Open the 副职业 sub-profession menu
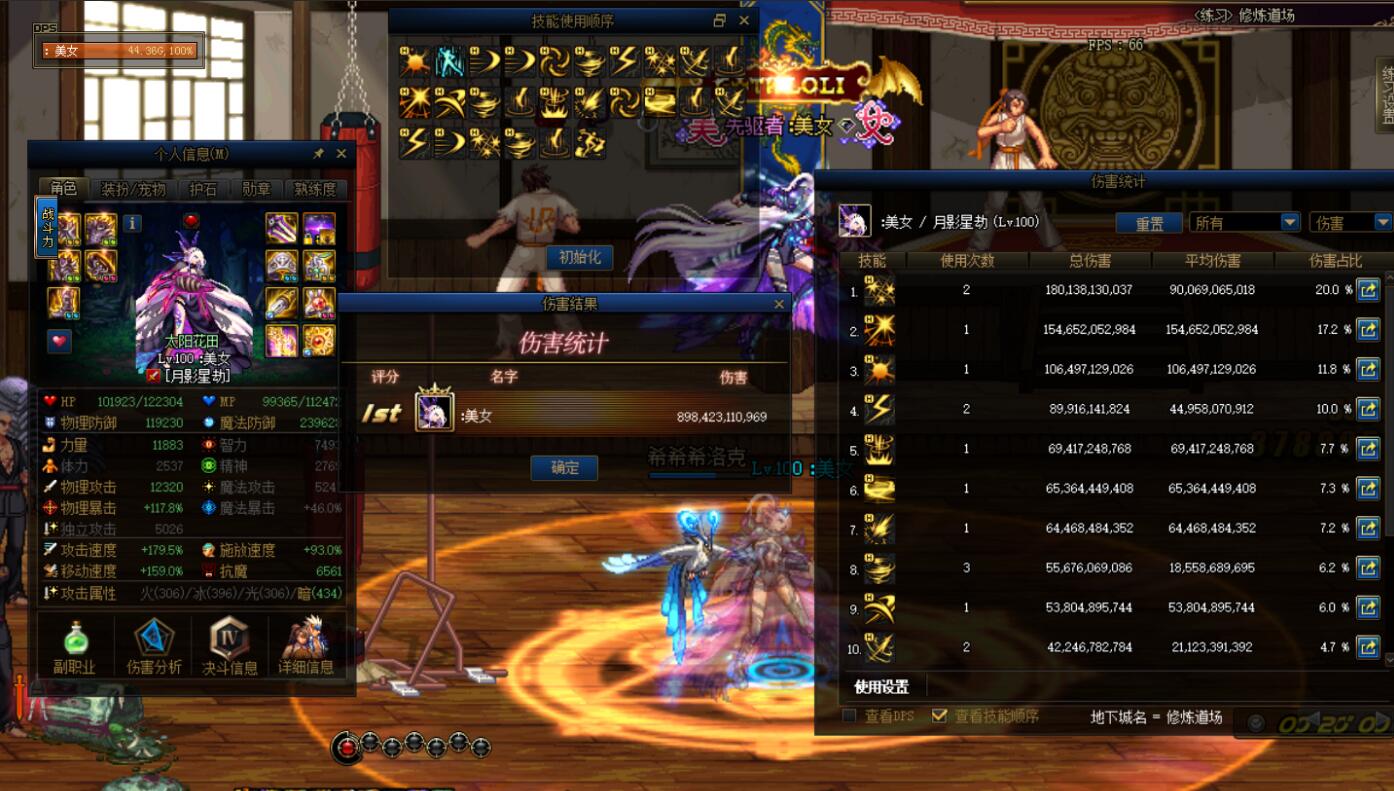This screenshot has width=1394, height=791. pos(74,646)
